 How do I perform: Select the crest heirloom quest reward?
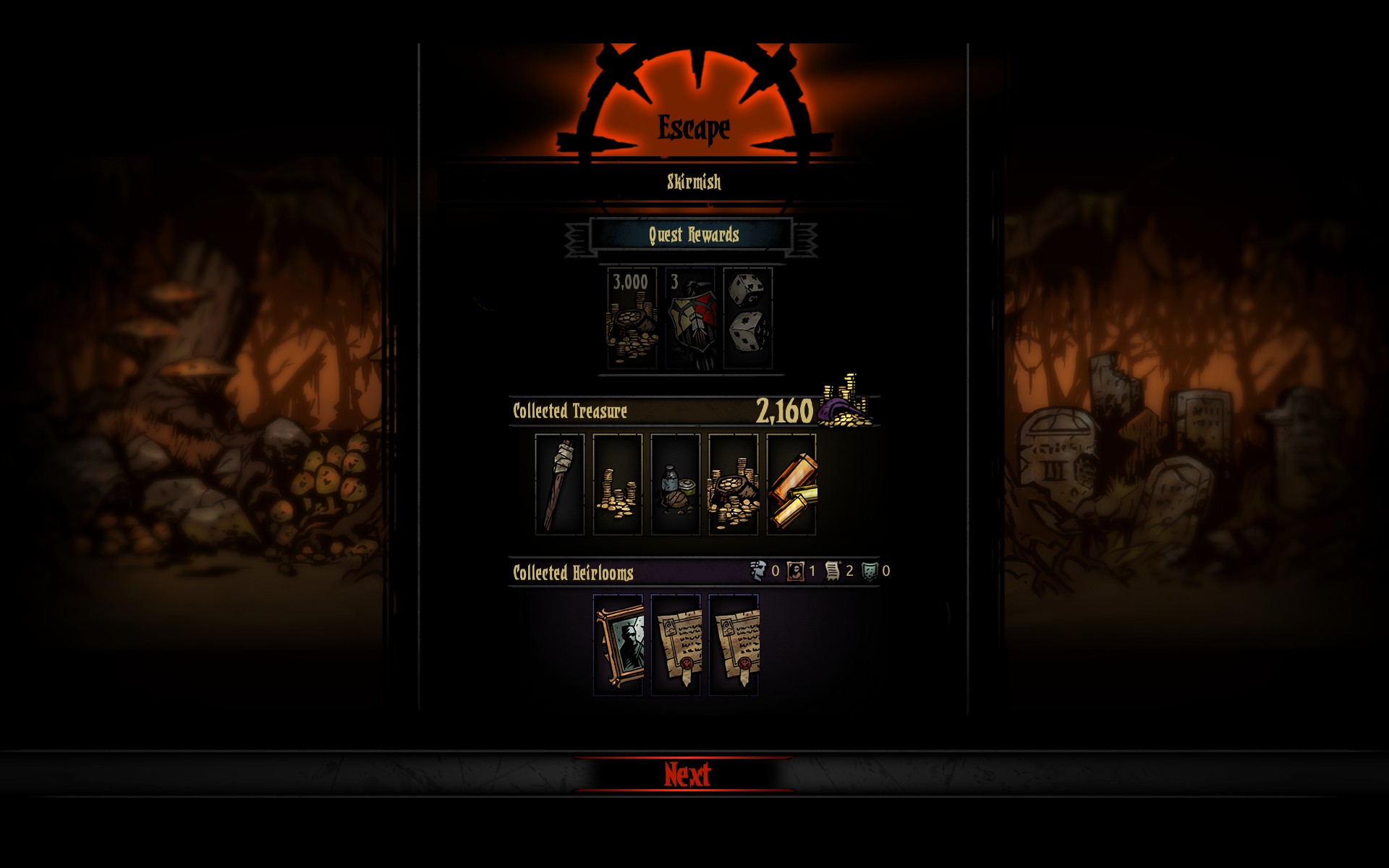point(690,318)
